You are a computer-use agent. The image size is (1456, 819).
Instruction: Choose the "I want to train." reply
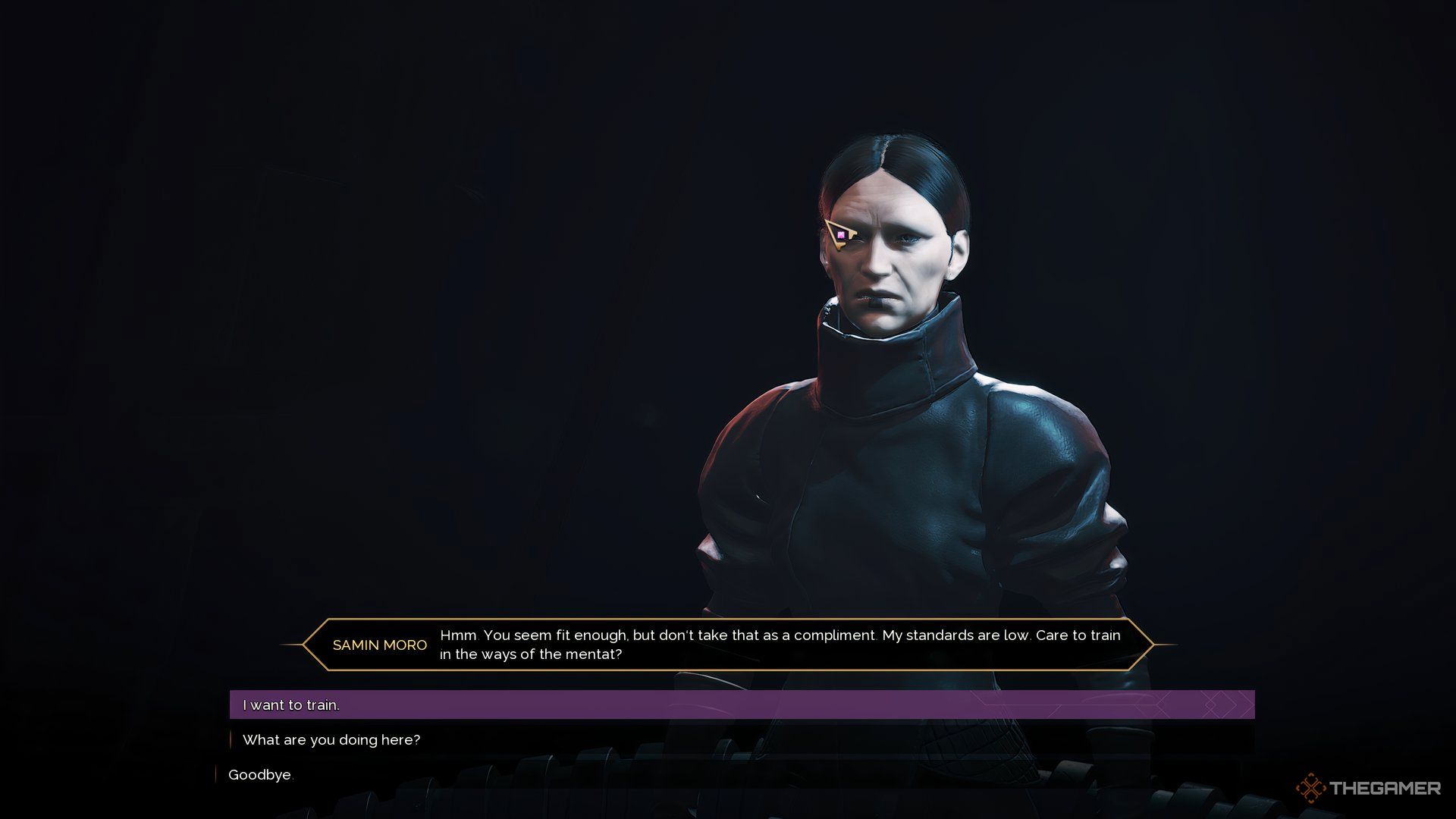pyautogui.click(x=291, y=704)
